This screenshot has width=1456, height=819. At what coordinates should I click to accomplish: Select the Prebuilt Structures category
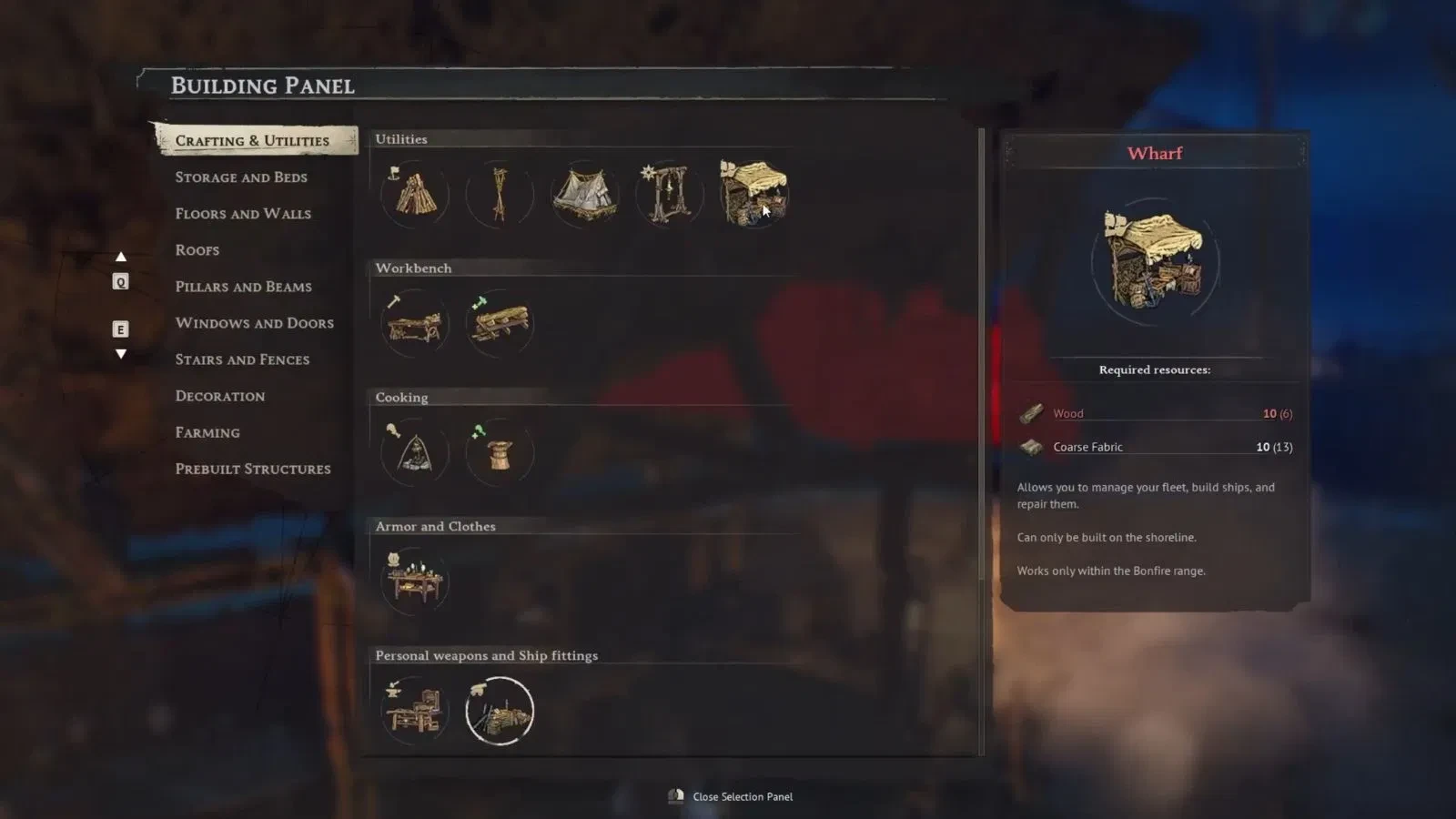click(253, 469)
